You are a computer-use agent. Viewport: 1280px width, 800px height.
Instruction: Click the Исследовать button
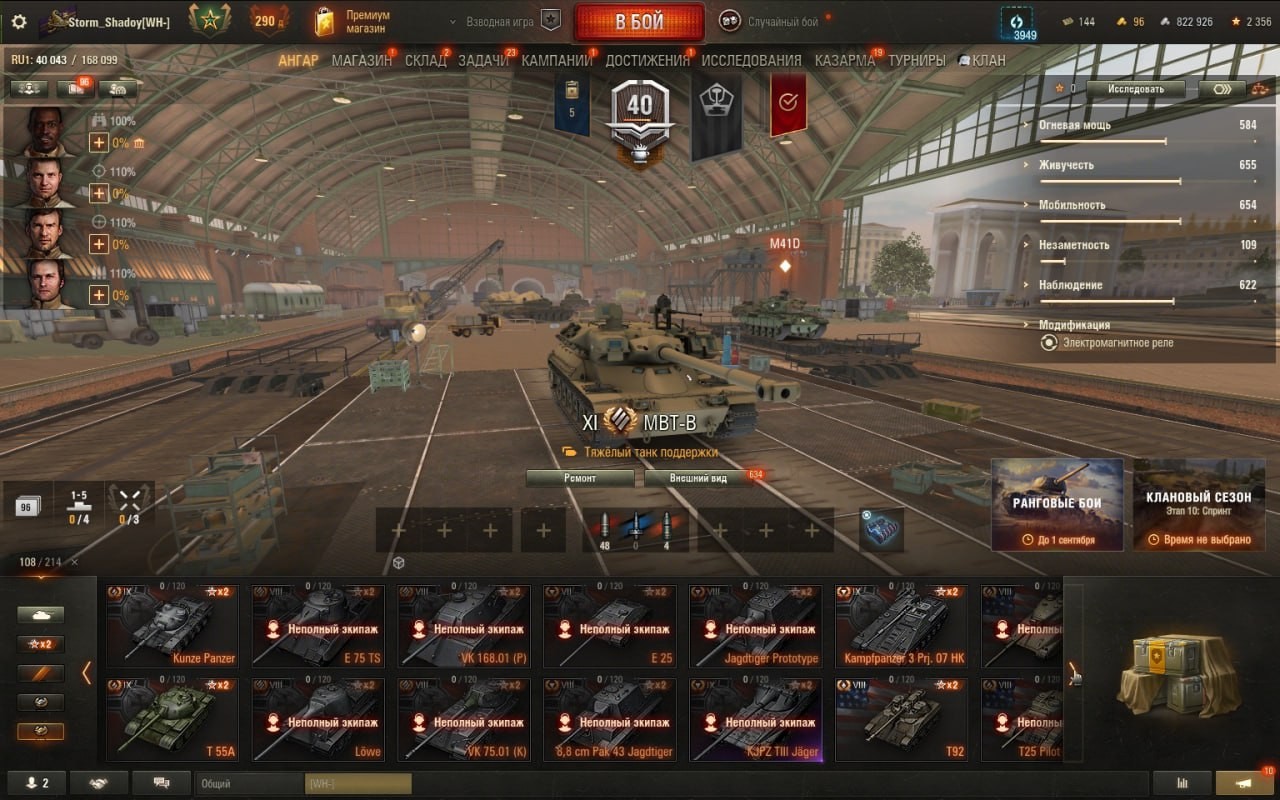coord(1136,89)
